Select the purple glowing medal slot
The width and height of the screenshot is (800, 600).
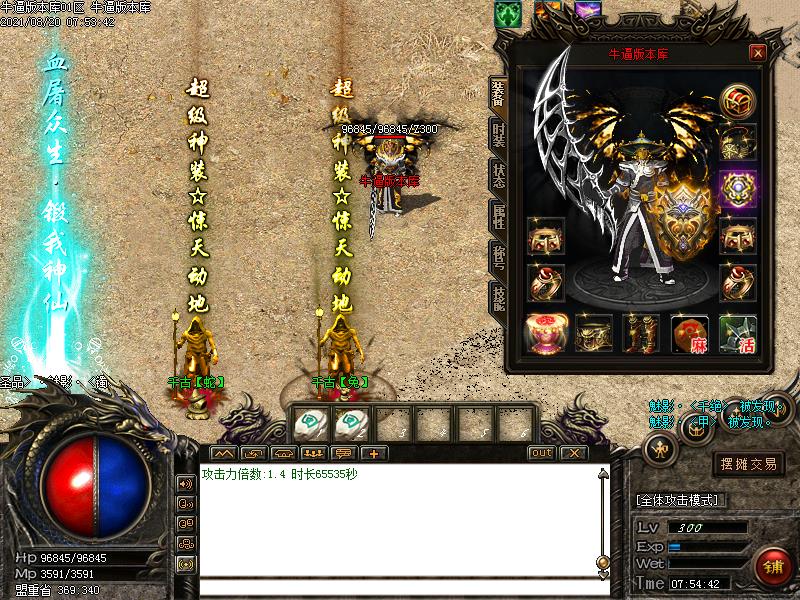coord(738,187)
